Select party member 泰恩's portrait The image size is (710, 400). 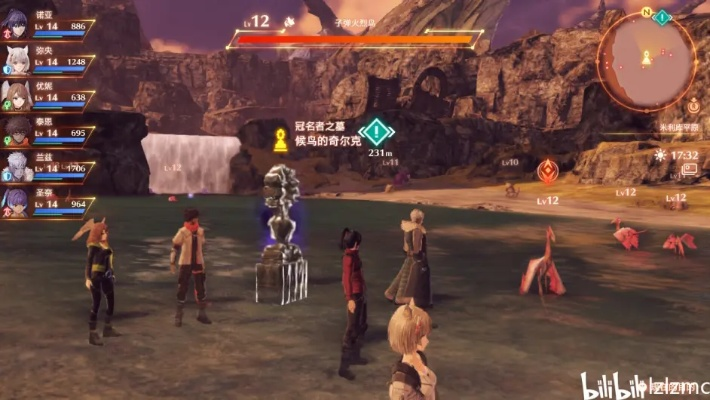tap(17, 132)
